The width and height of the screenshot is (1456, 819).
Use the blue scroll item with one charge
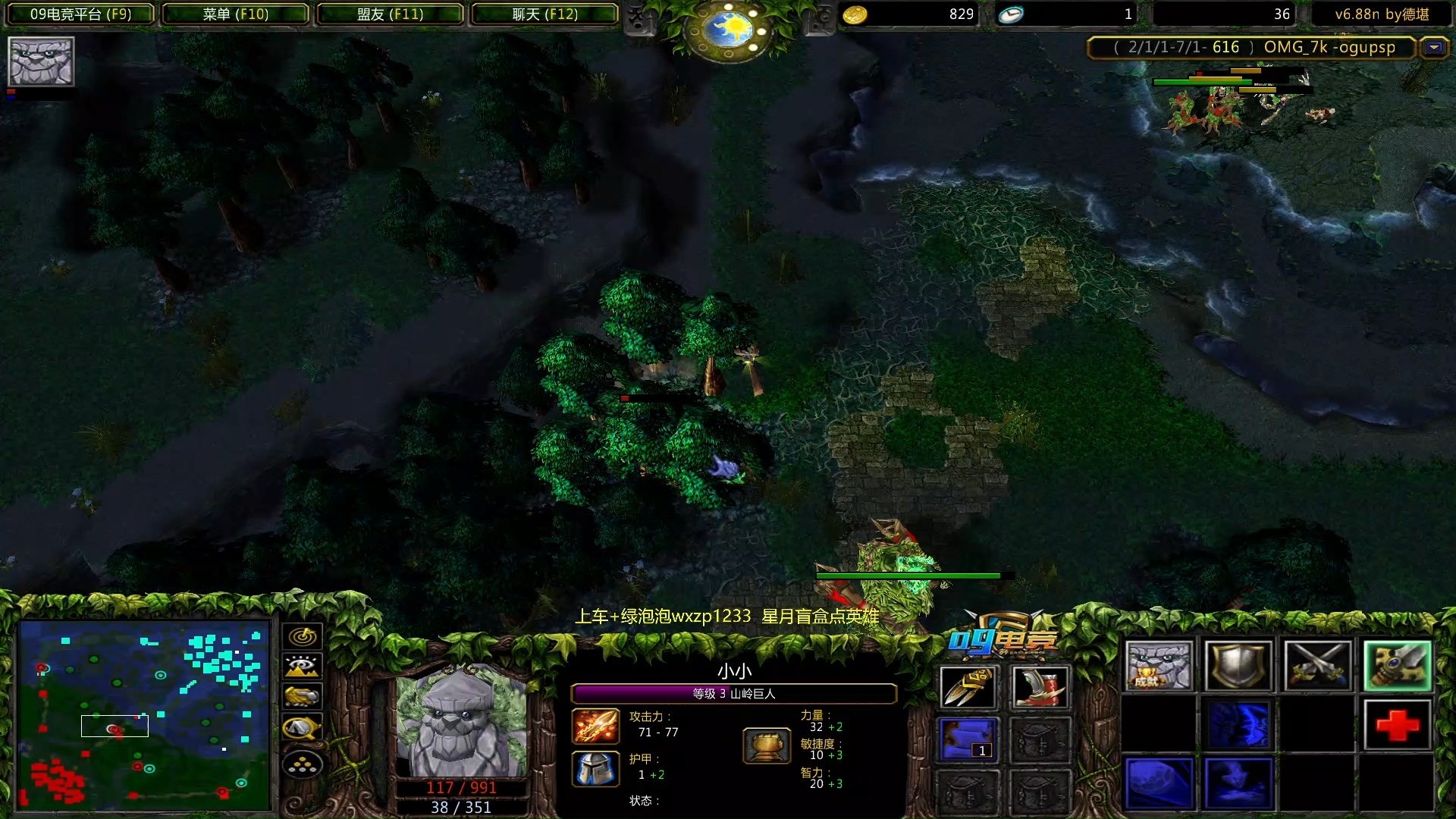968,739
